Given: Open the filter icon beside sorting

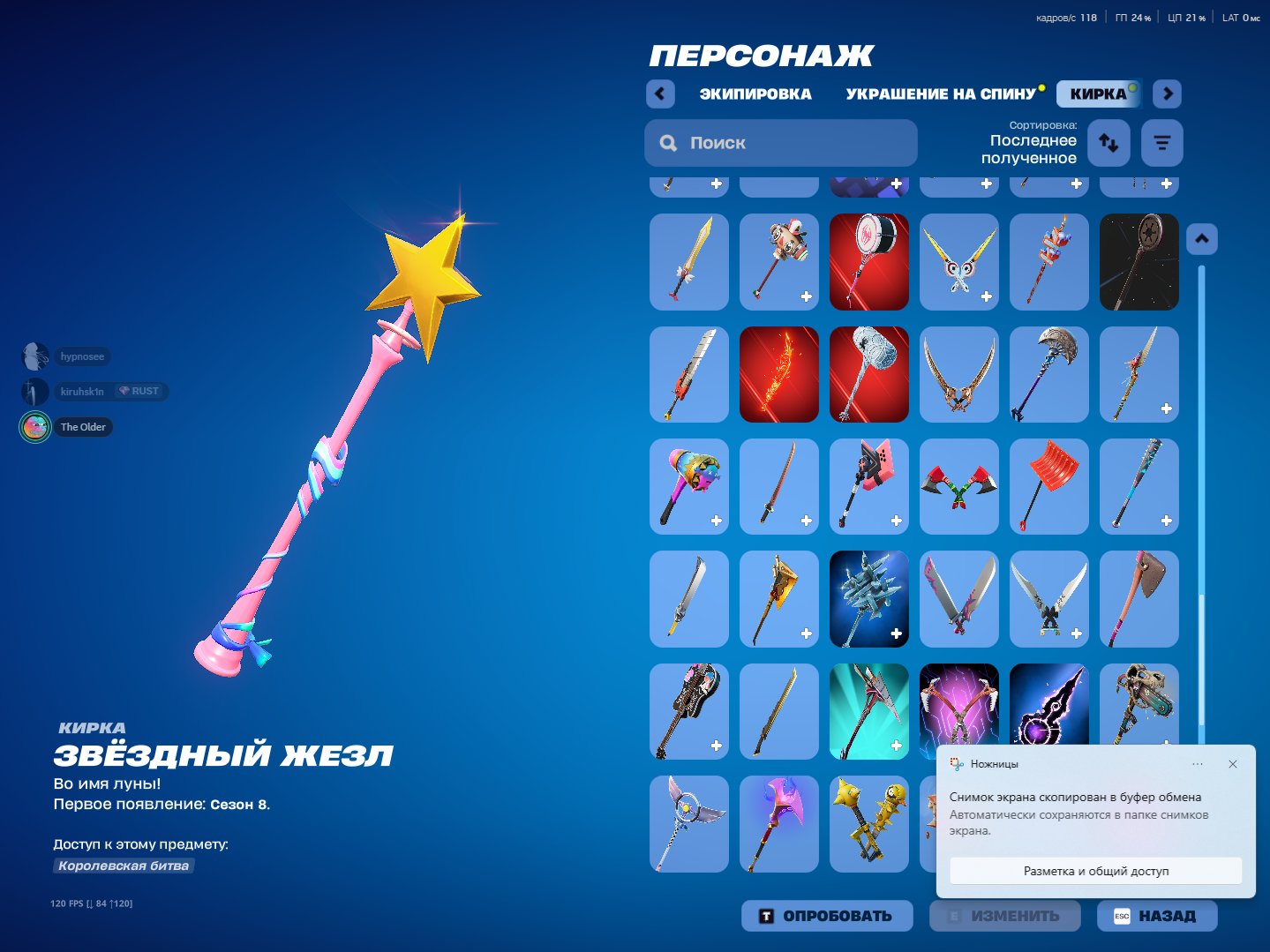Looking at the screenshot, I should click(x=1161, y=142).
